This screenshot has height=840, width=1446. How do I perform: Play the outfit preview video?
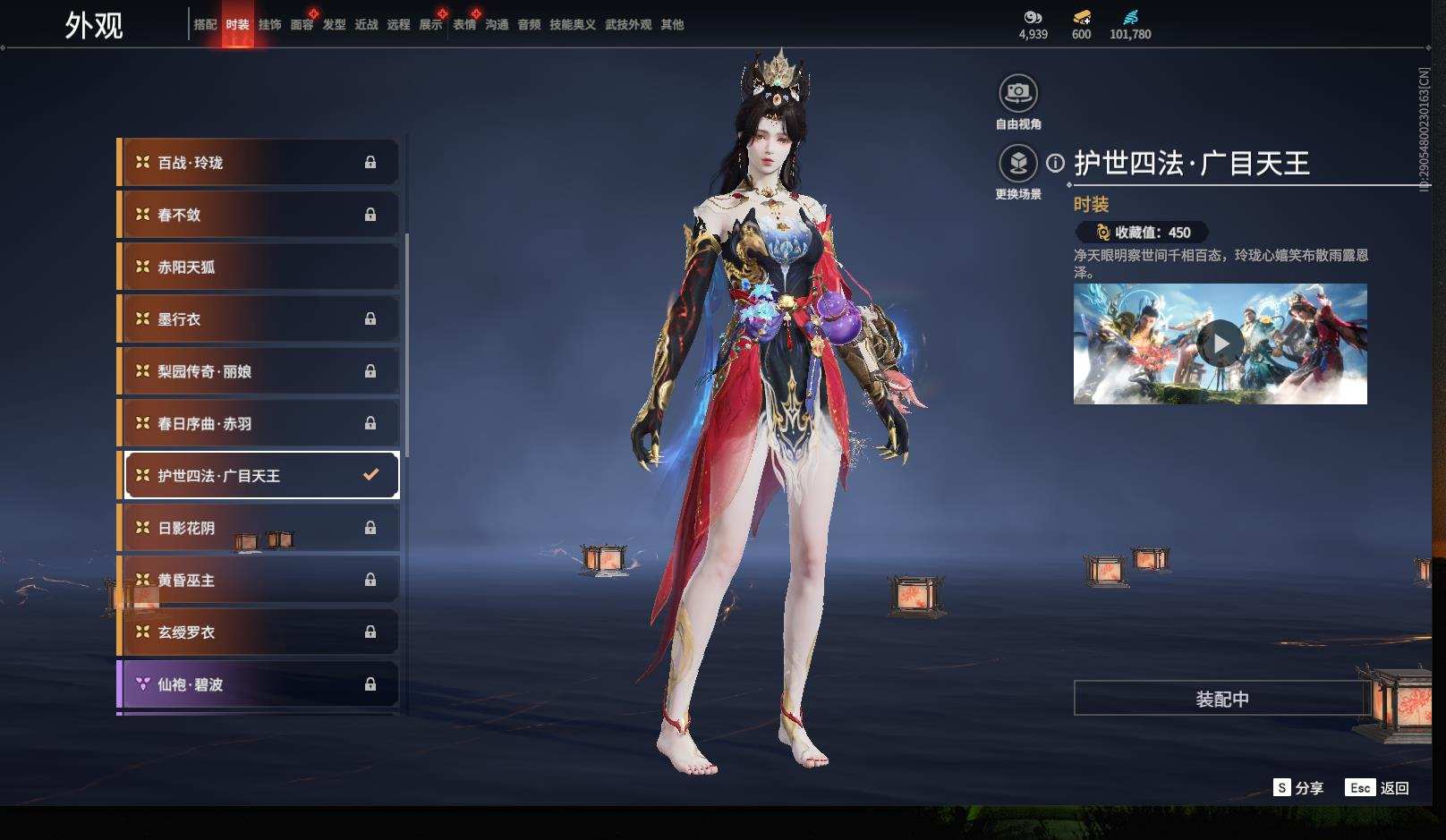[x=1220, y=344]
